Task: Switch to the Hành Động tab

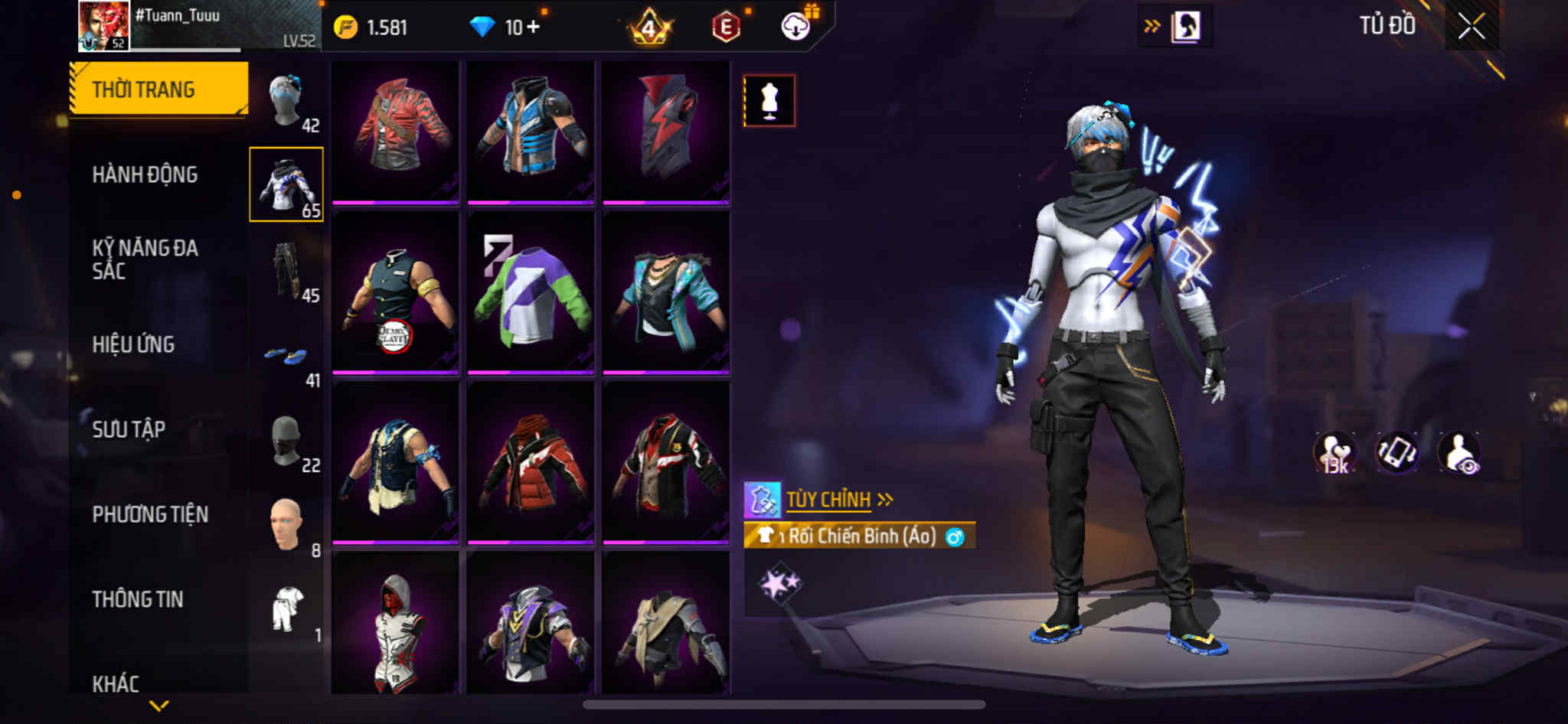Action: coord(145,174)
